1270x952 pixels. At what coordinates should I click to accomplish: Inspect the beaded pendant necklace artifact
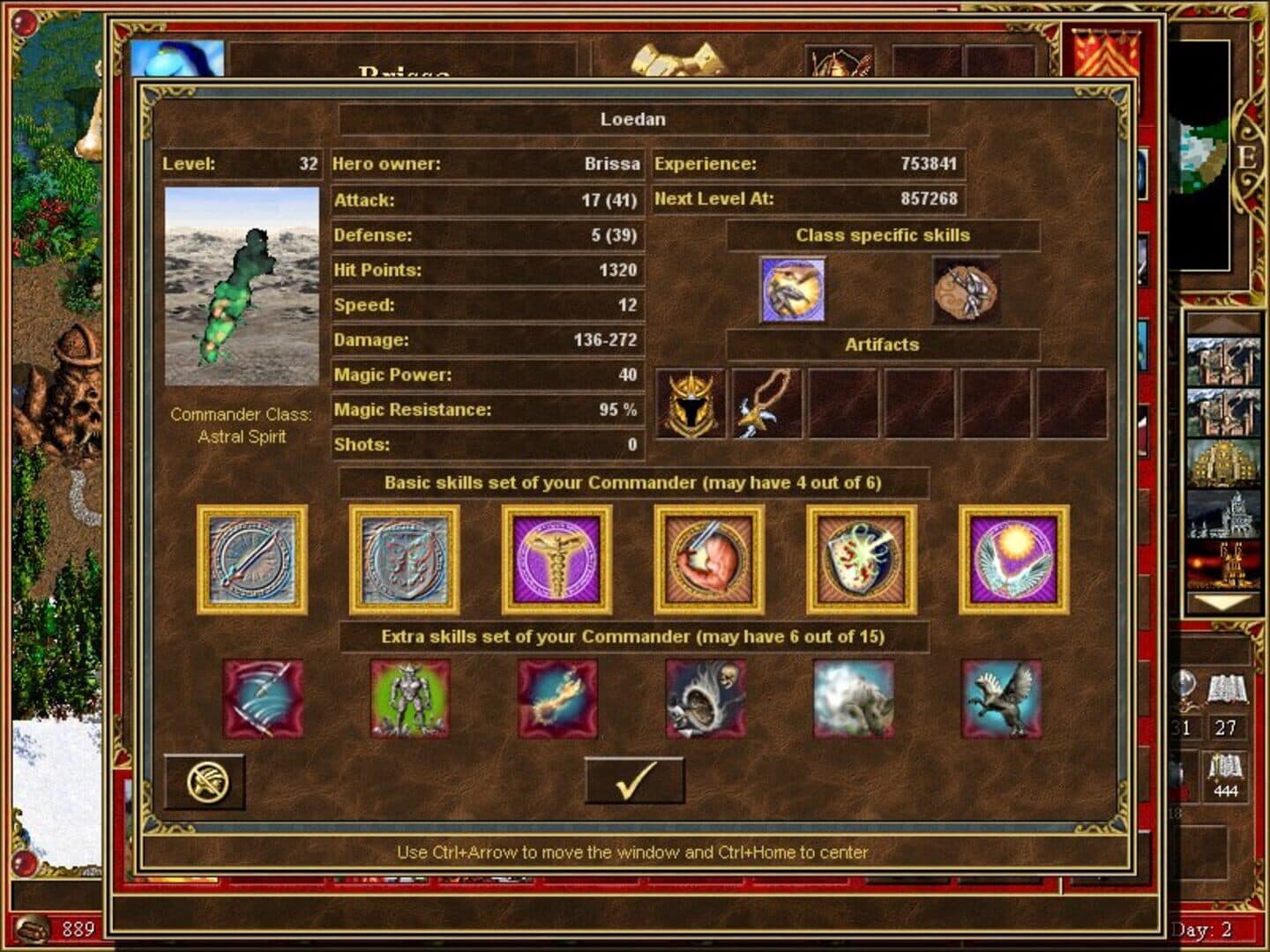click(767, 404)
